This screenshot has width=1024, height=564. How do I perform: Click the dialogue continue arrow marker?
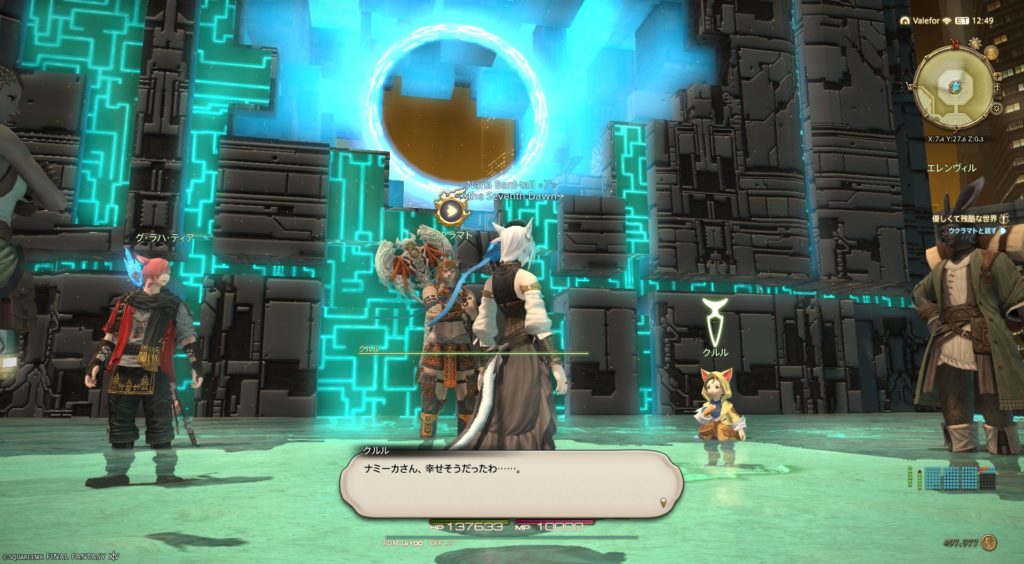click(x=663, y=500)
